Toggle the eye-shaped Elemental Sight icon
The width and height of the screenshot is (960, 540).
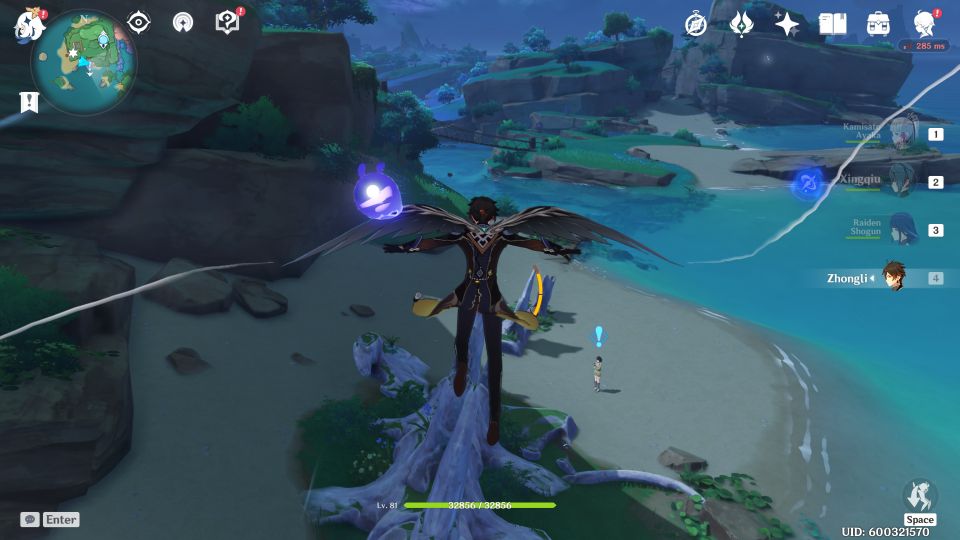pos(138,22)
